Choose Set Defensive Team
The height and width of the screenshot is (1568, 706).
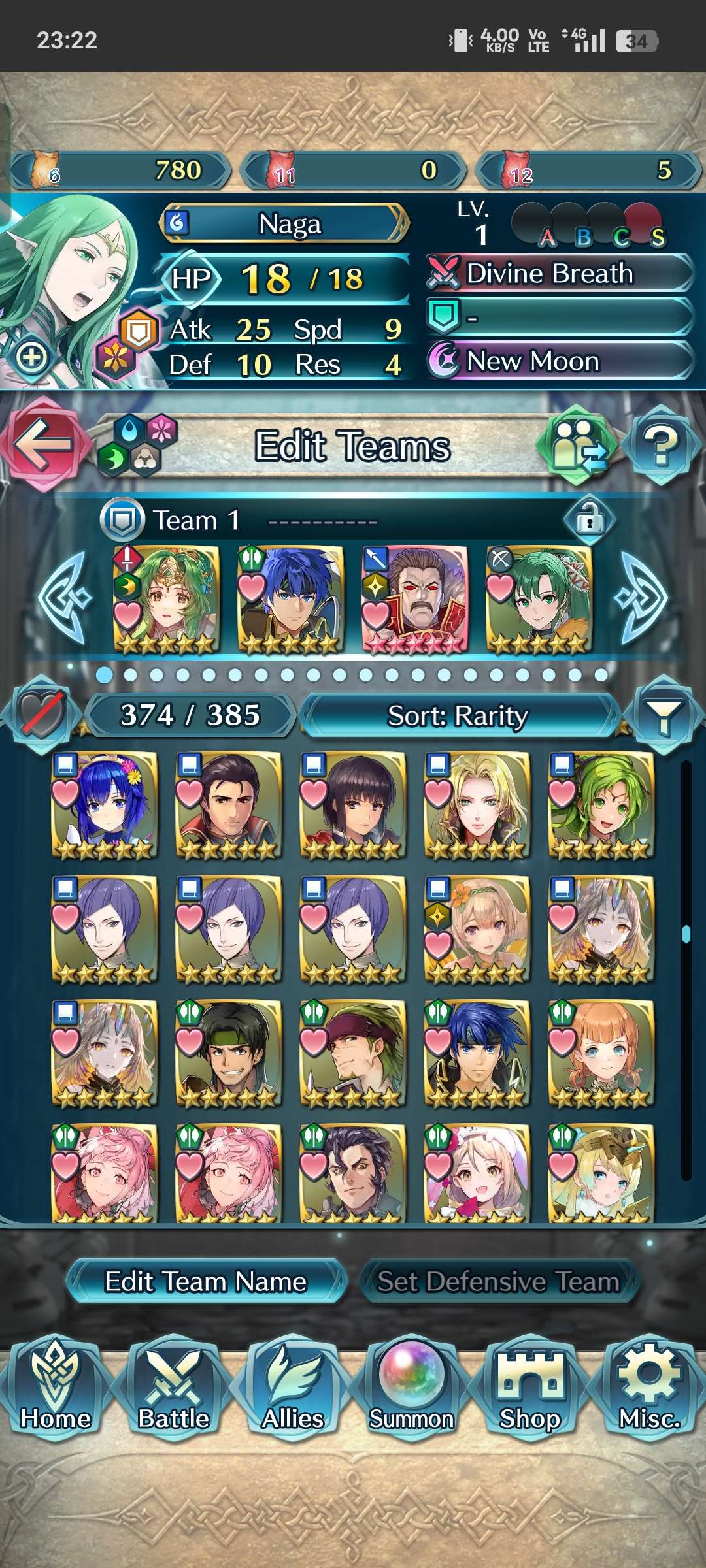498,1281
